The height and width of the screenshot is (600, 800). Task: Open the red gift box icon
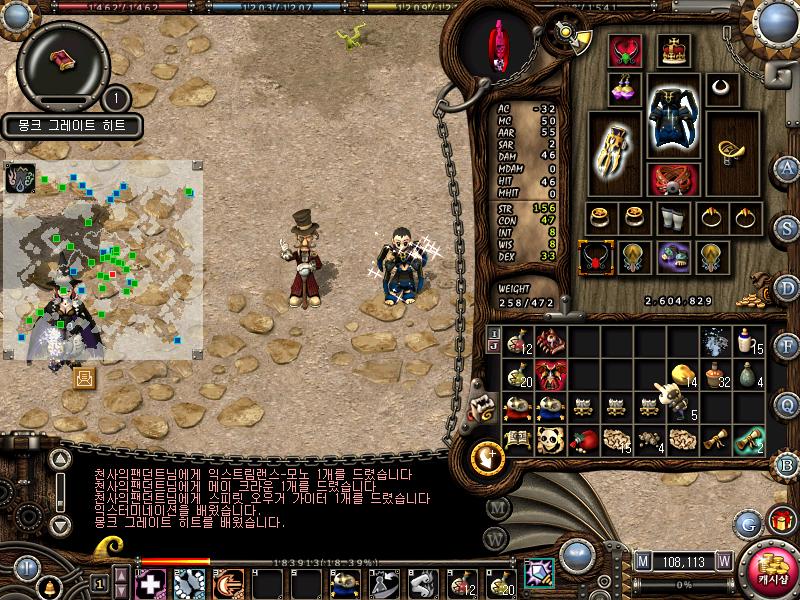point(780,521)
